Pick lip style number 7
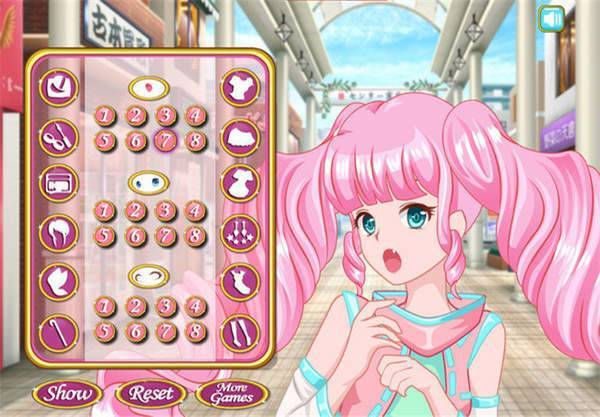This screenshot has width=600, height=417. [x=165, y=139]
